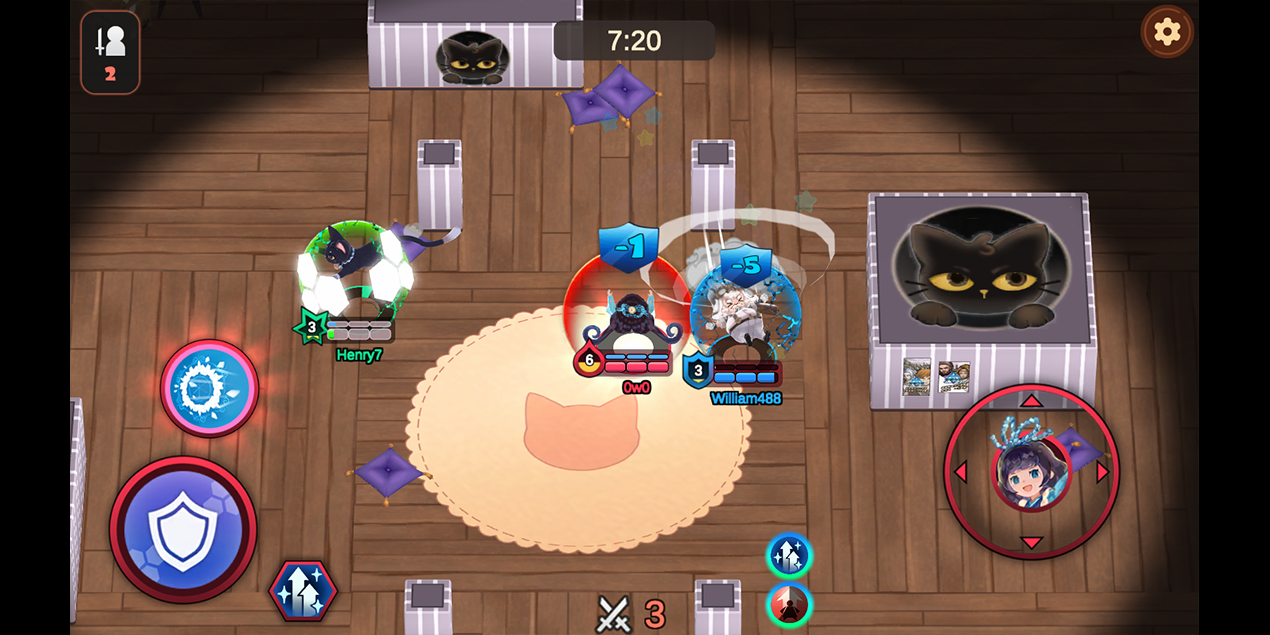The width and height of the screenshot is (1270, 635).
Task: Use the ice ring skill
Action: point(210,388)
